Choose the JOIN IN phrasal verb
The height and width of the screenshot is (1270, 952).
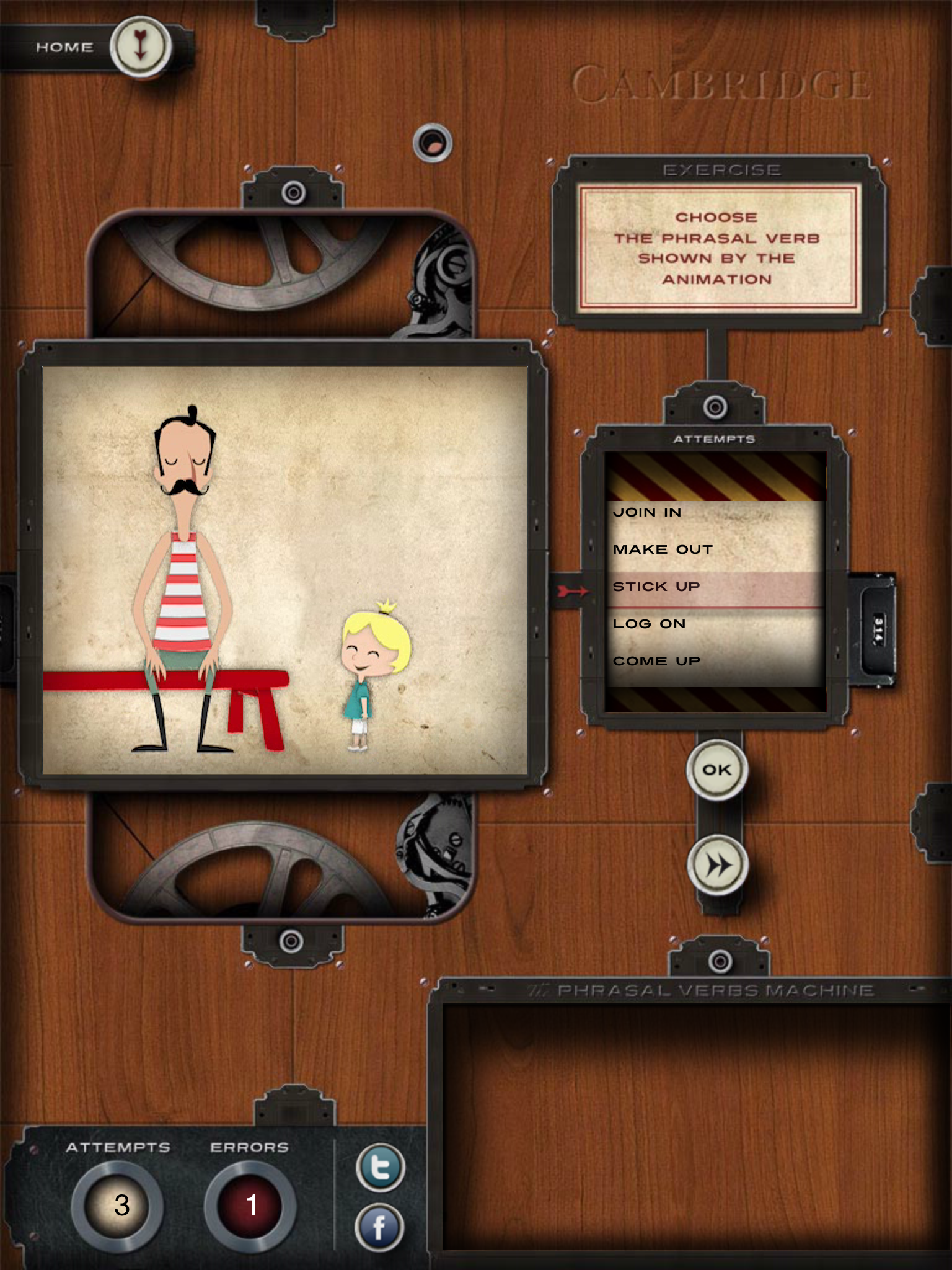click(647, 512)
